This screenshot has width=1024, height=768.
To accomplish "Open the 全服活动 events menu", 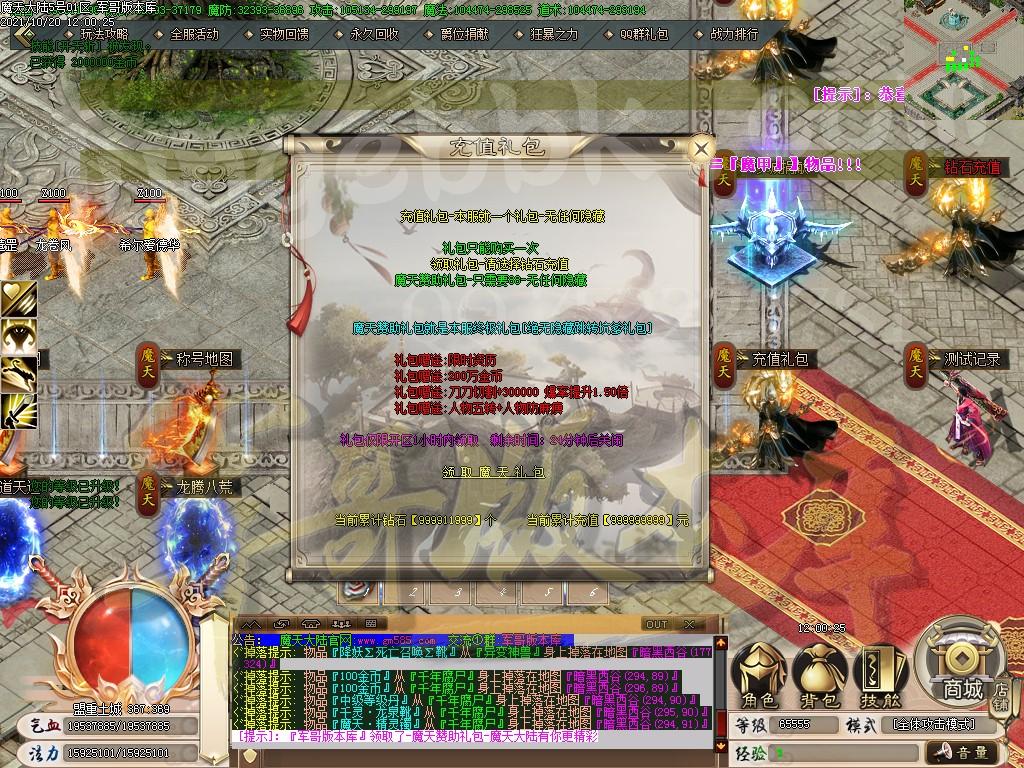I will 194,33.
